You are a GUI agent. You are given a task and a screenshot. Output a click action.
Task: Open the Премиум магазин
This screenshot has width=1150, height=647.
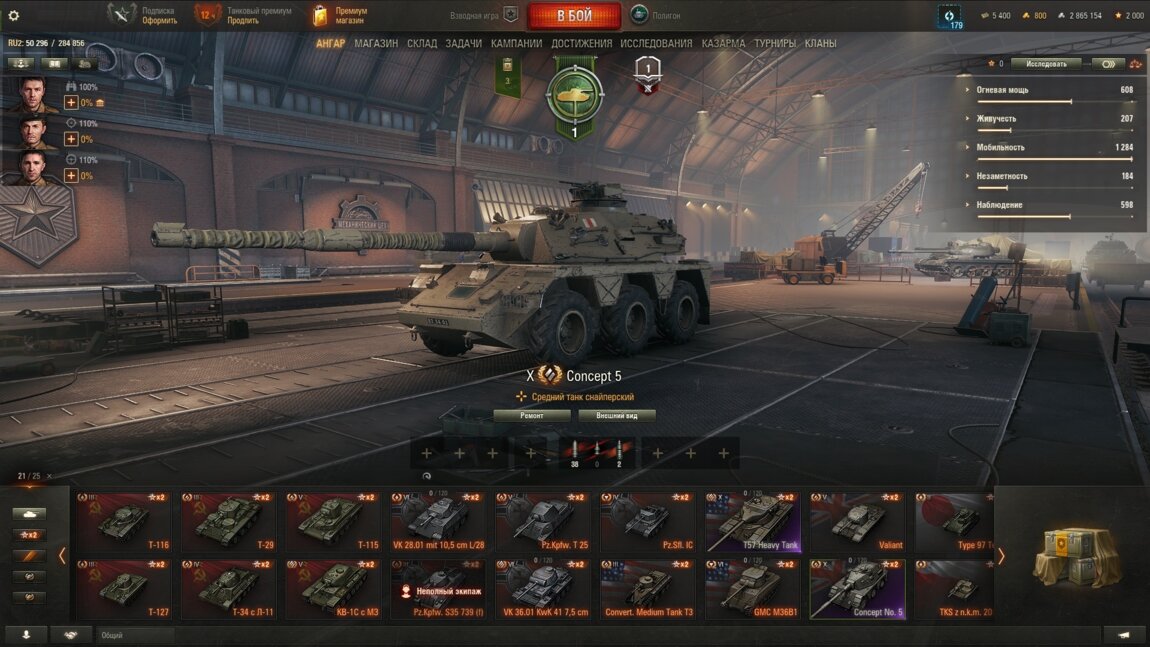point(340,15)
